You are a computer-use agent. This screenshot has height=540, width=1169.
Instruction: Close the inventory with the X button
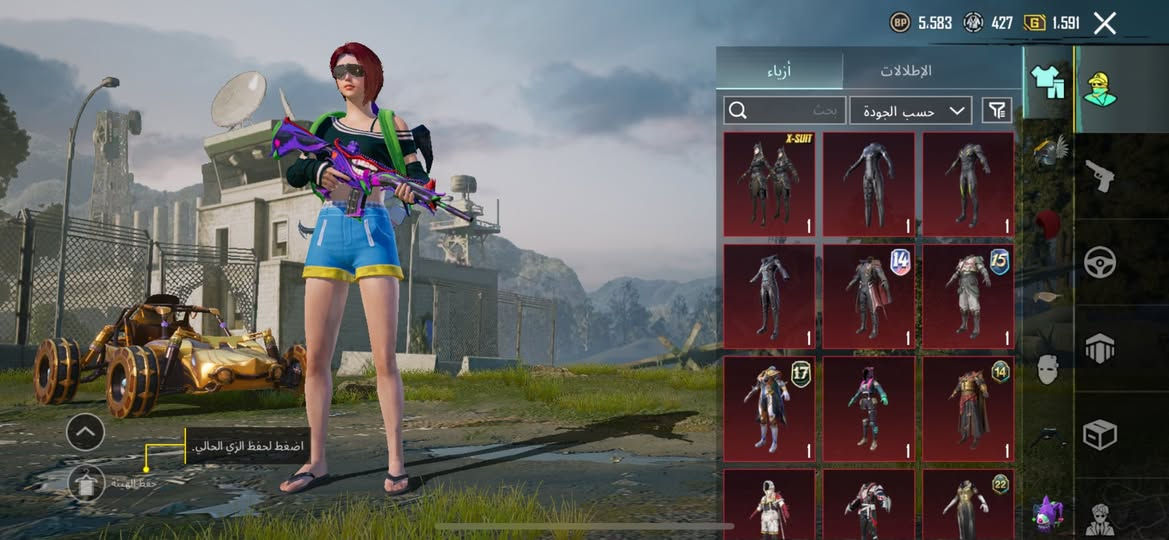[1105, 23]
